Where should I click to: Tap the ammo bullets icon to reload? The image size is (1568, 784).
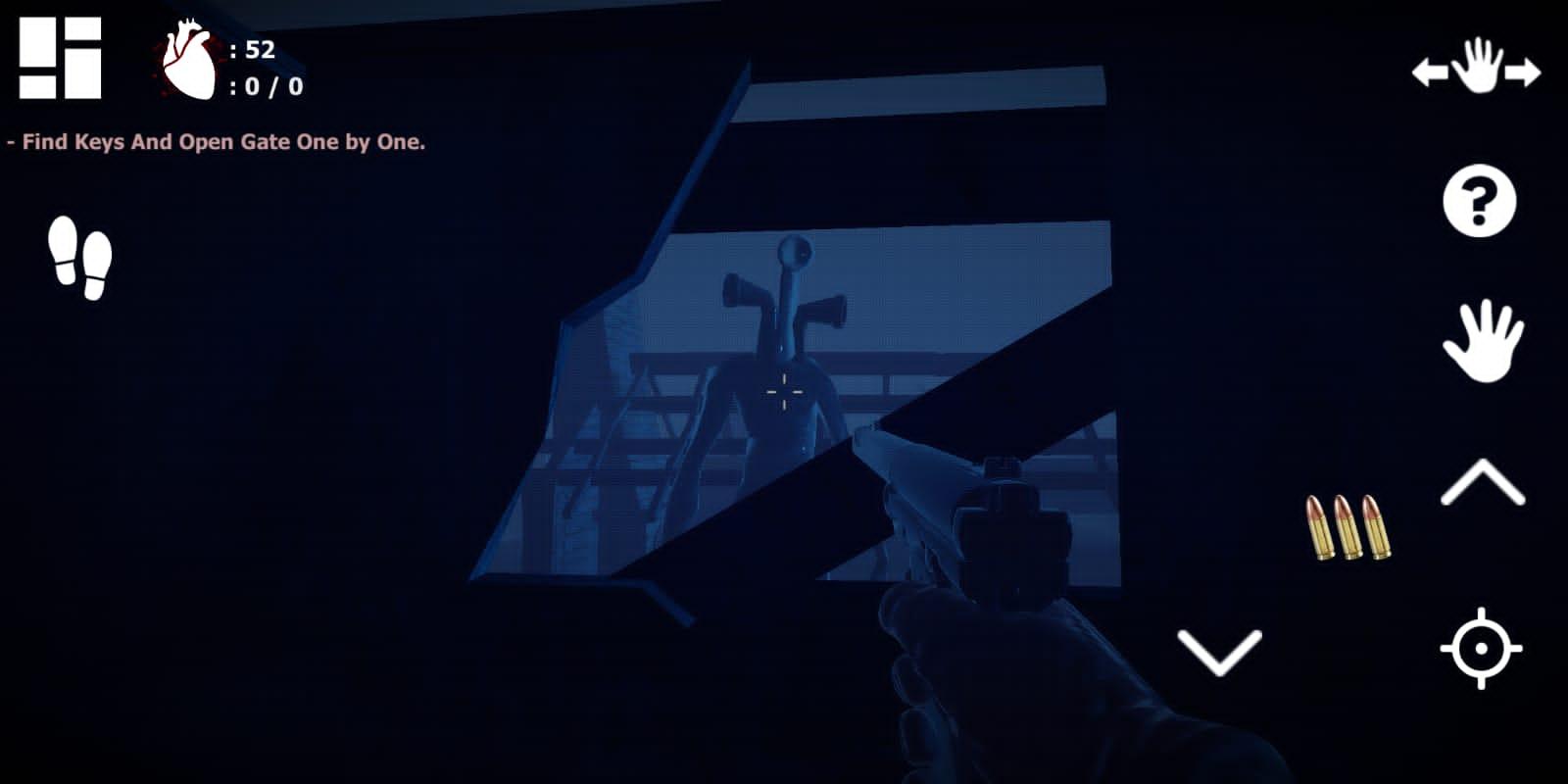[x=1347, y=526]
